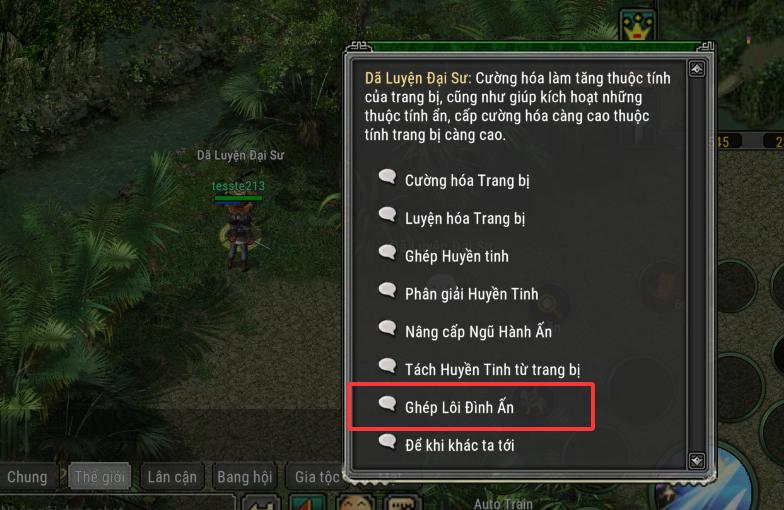Toggle the Auto Train button

pyautogui.click(x=501, y=503)
